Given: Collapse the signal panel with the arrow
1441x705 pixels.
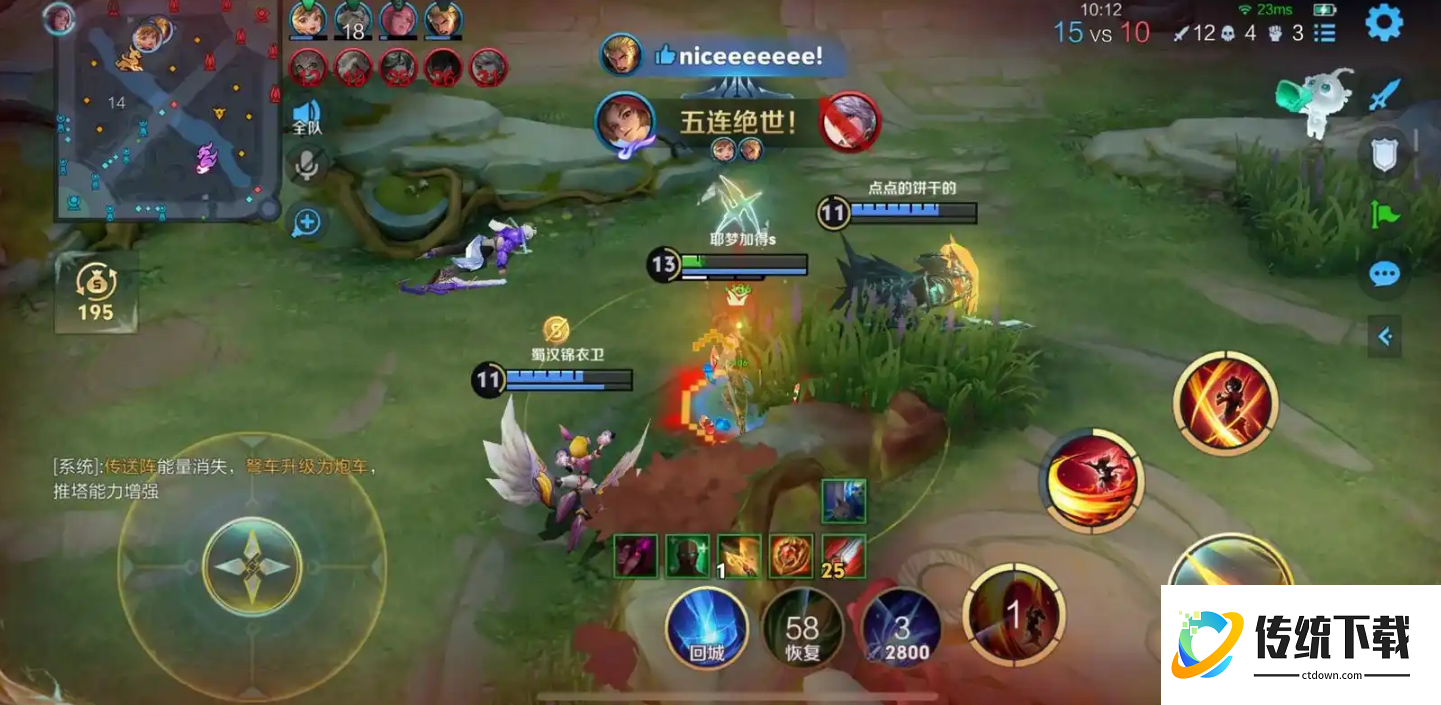Looking at the screenshot, I should [1385, 337].
